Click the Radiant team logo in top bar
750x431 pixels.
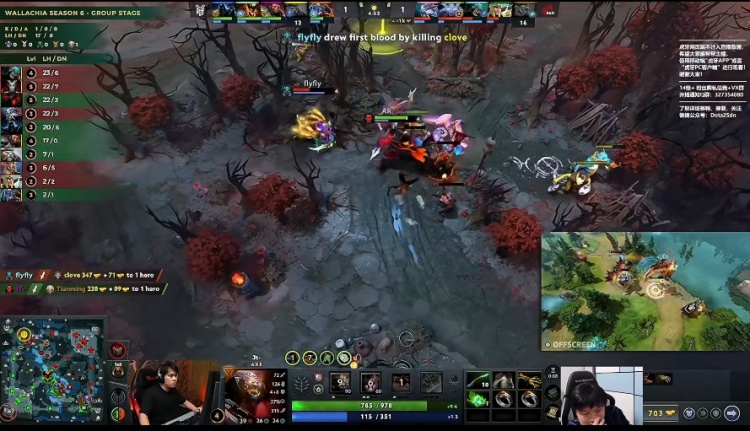tap(200, 10)
